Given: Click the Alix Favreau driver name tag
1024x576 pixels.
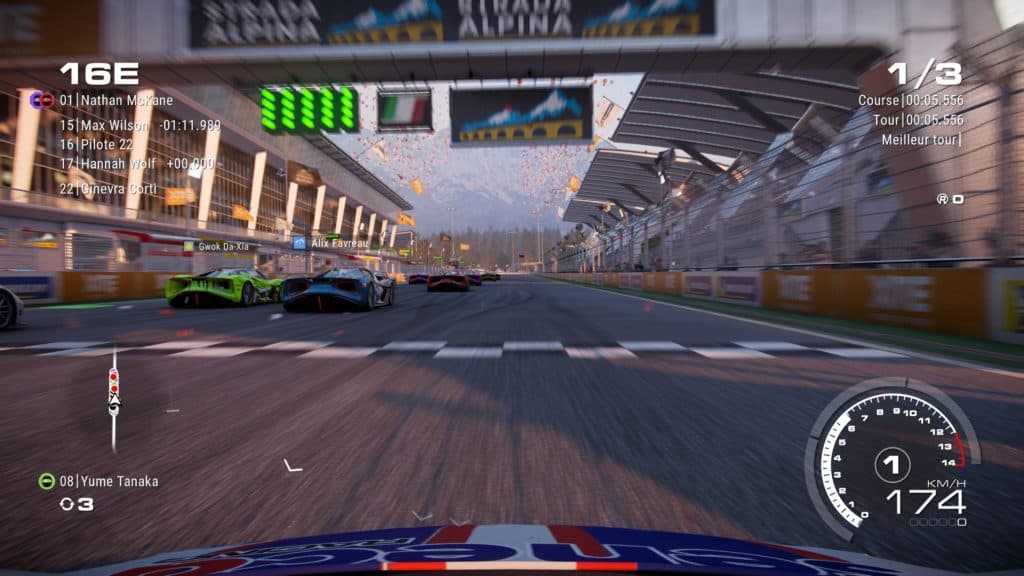Looking at the screenshot, I should pos(333,242).
